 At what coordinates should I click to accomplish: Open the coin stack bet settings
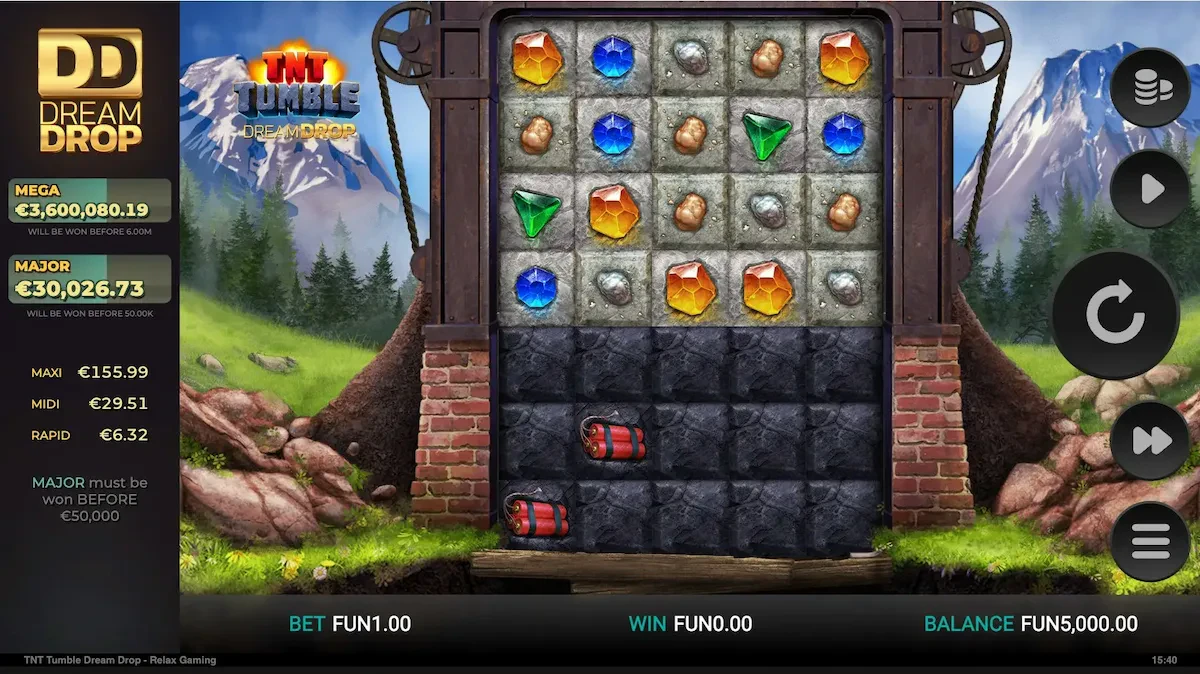click(1149, 88)
